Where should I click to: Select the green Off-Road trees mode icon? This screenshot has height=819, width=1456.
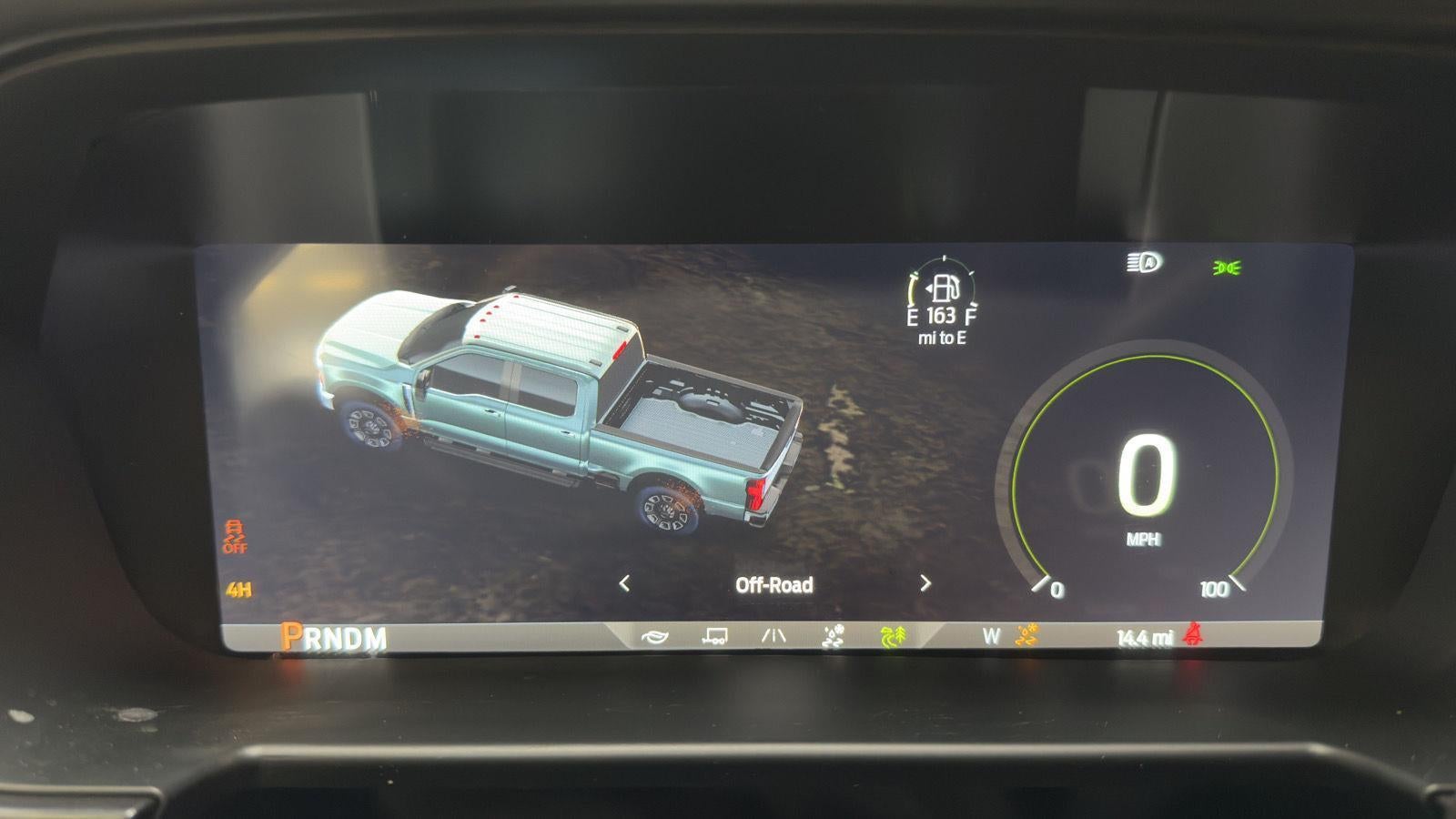(x=894, y=635)
